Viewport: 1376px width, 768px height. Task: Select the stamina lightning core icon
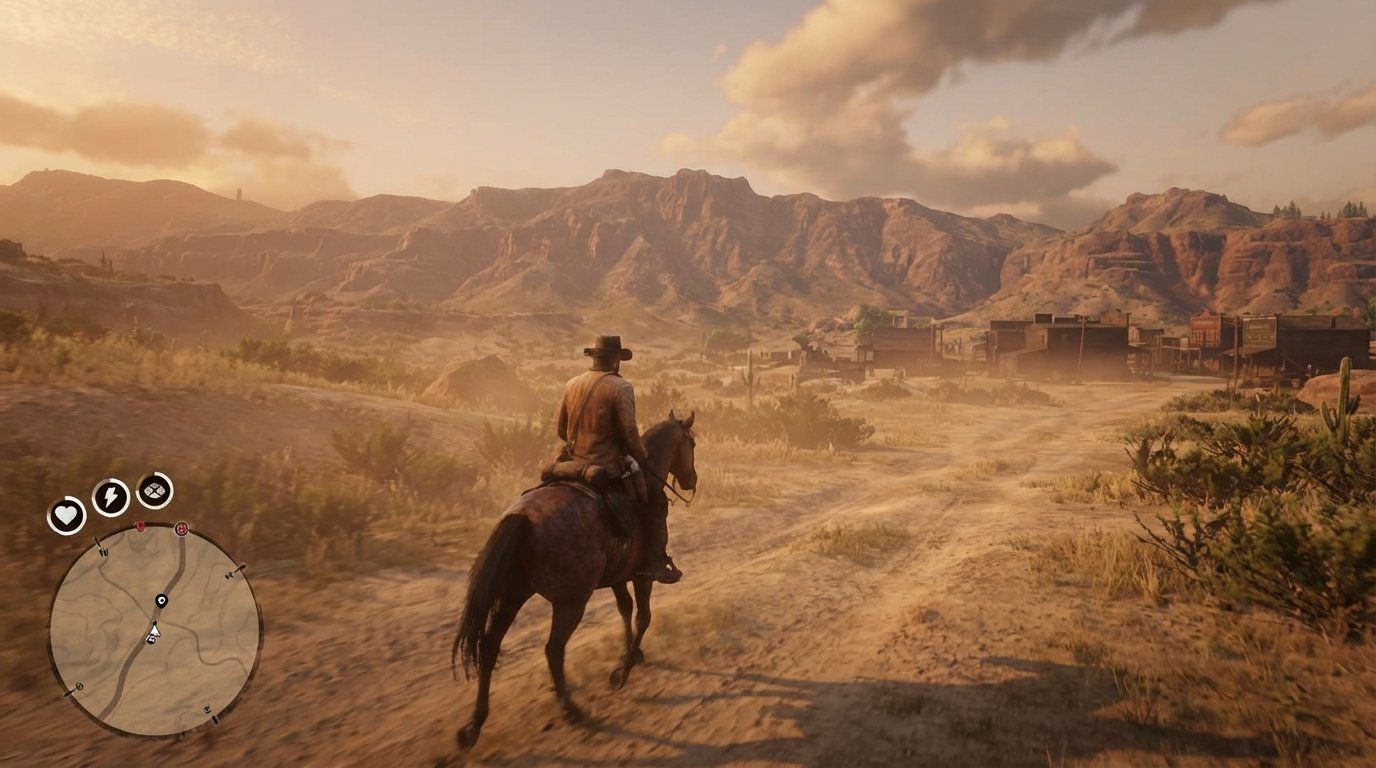pos(110,495)
